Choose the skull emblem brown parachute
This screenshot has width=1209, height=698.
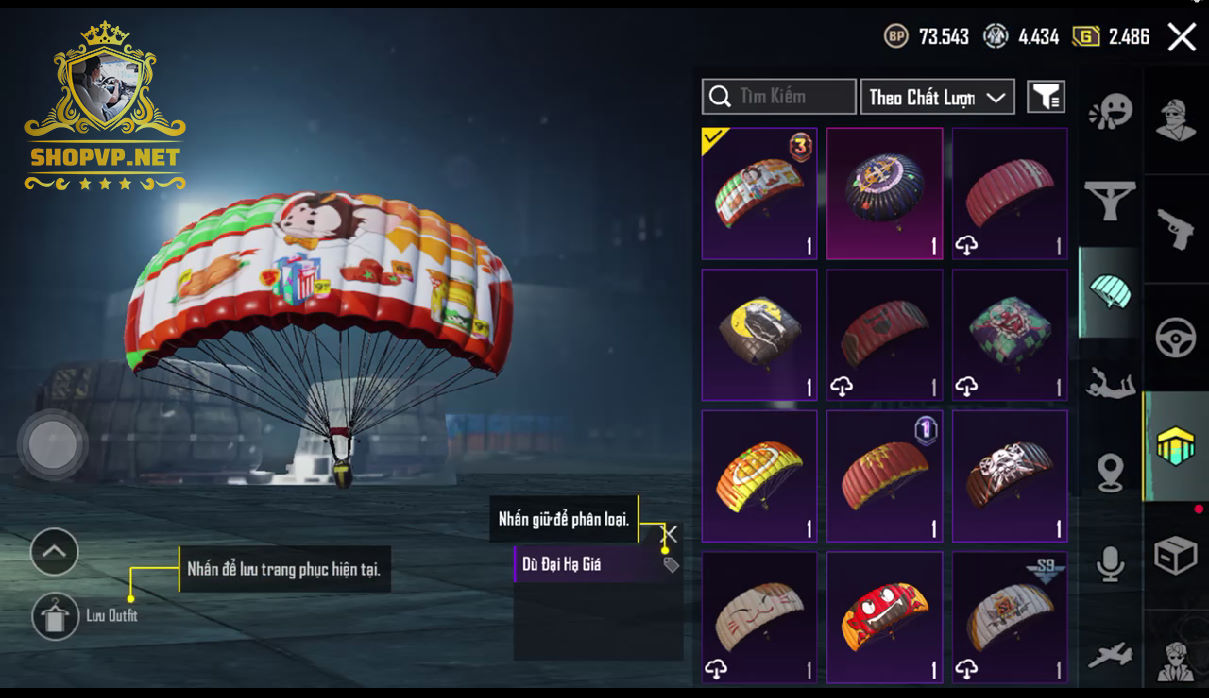tap(1009, 475)
